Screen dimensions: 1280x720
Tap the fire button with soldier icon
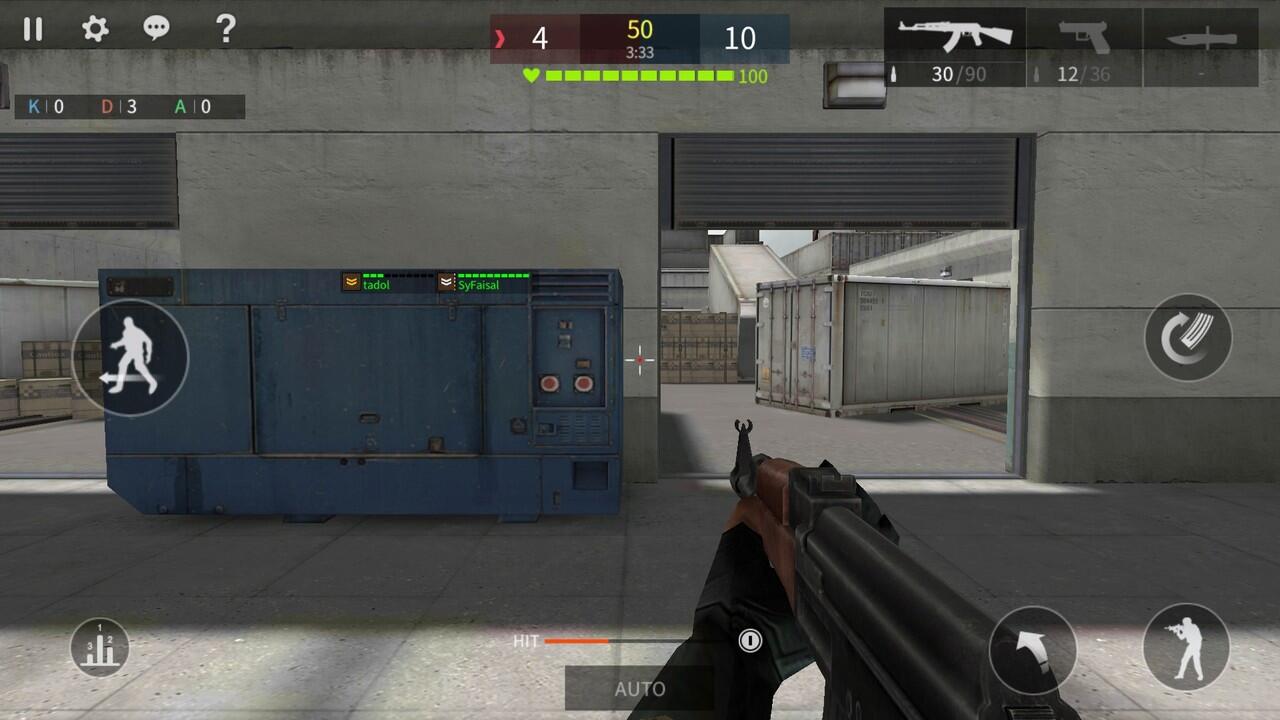pos(1185,646)
